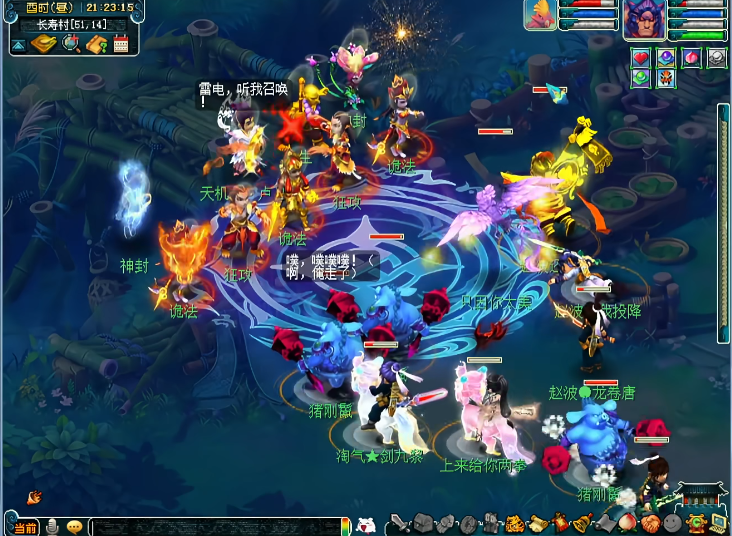Select the purple orb buff icon
This screenshot has width=732, height=536.
click(665, 58)
